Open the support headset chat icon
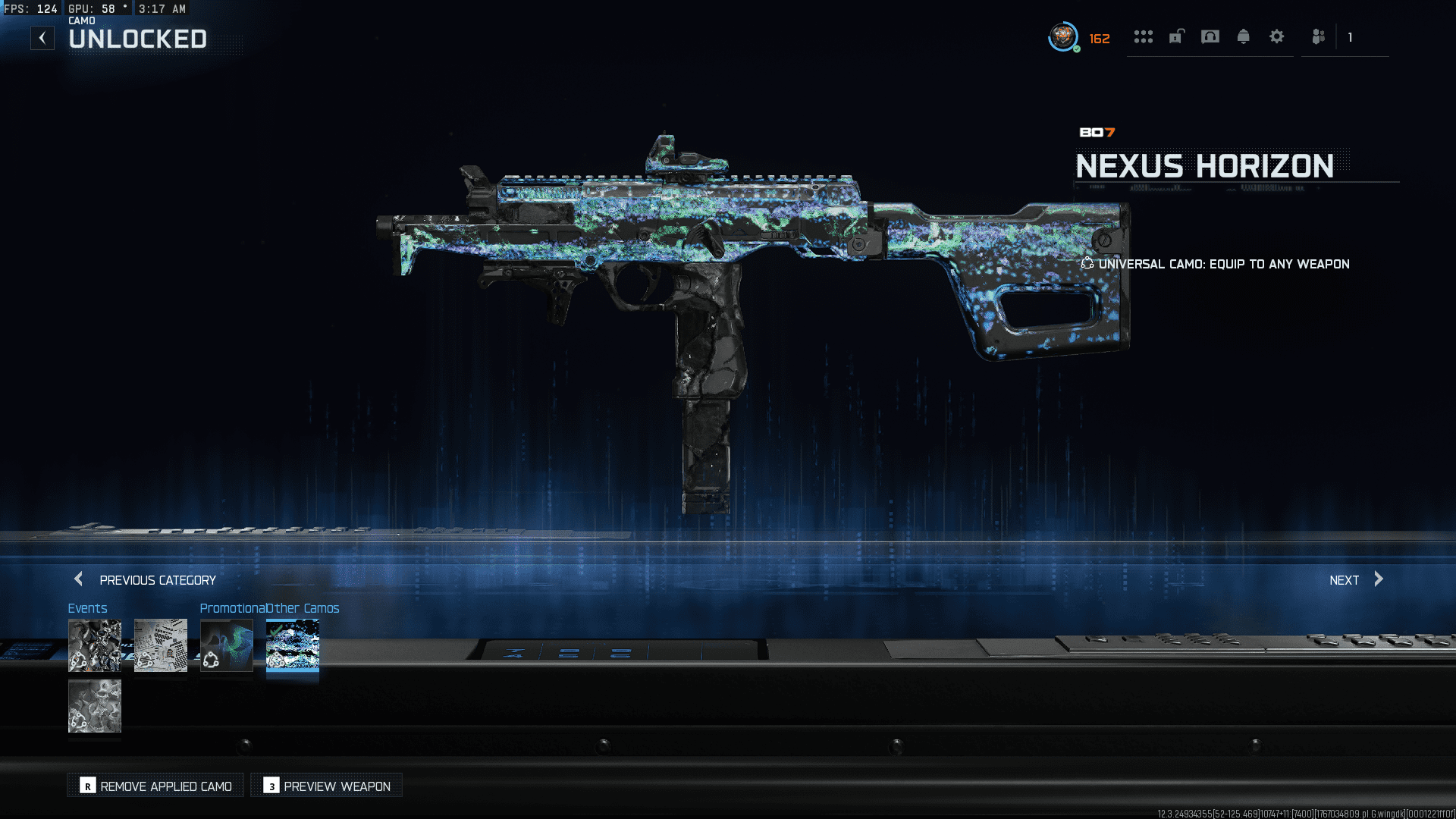This screenshot has height=819, width=1456. [x=1210, y=36]
